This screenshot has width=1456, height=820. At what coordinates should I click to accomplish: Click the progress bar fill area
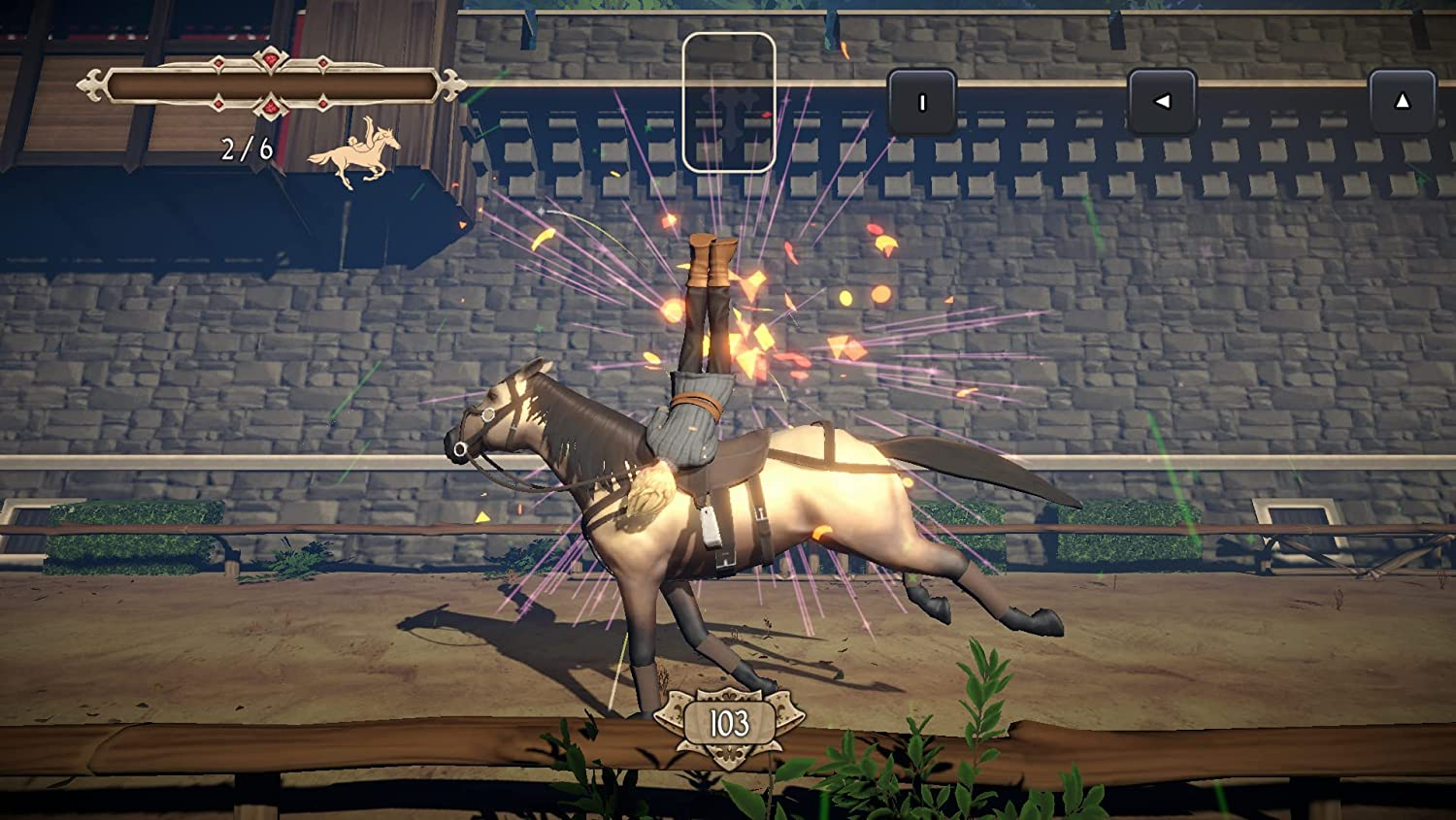click(272, 85)
